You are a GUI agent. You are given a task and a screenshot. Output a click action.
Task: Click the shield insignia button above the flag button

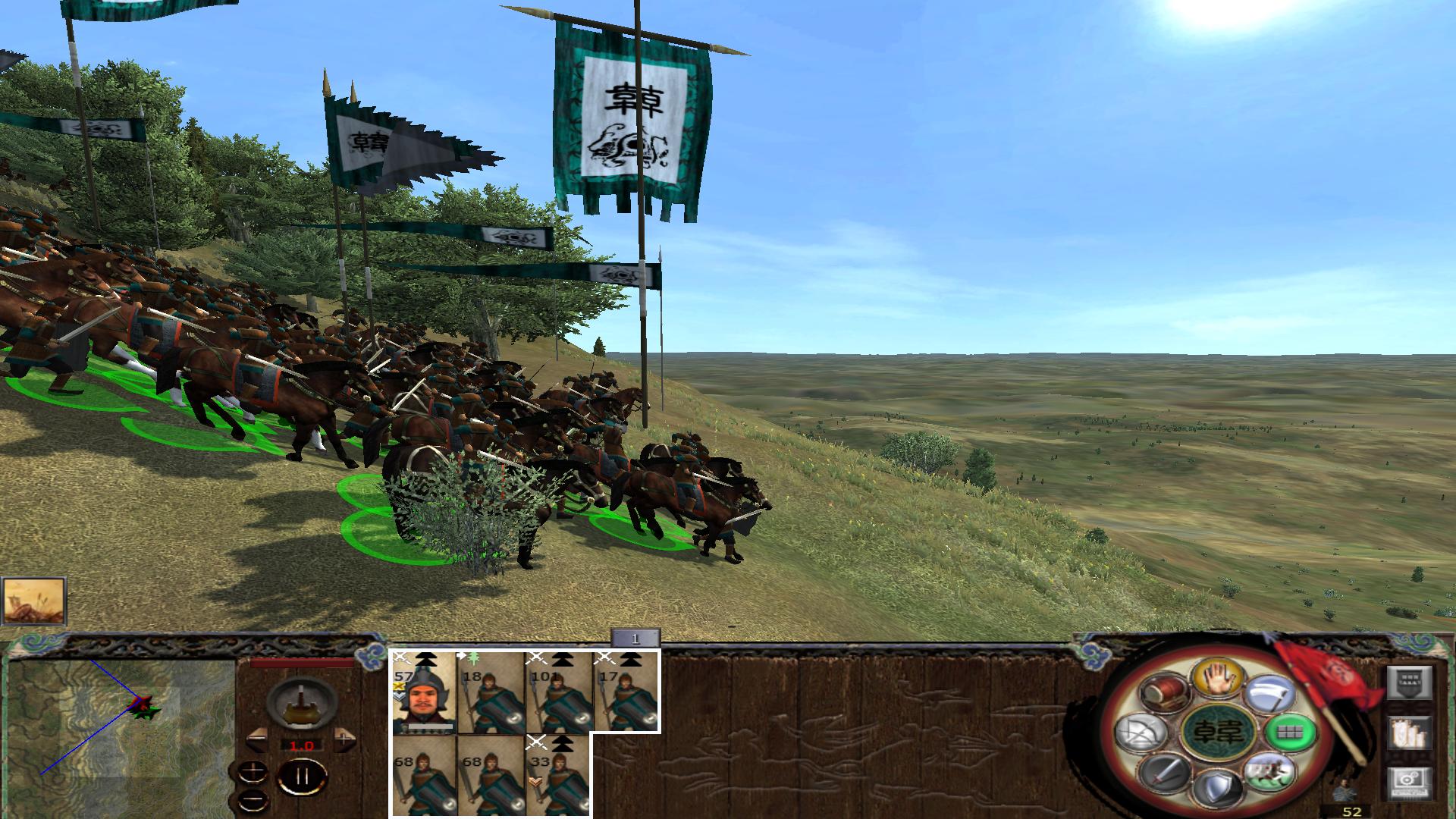(1410, 682)
